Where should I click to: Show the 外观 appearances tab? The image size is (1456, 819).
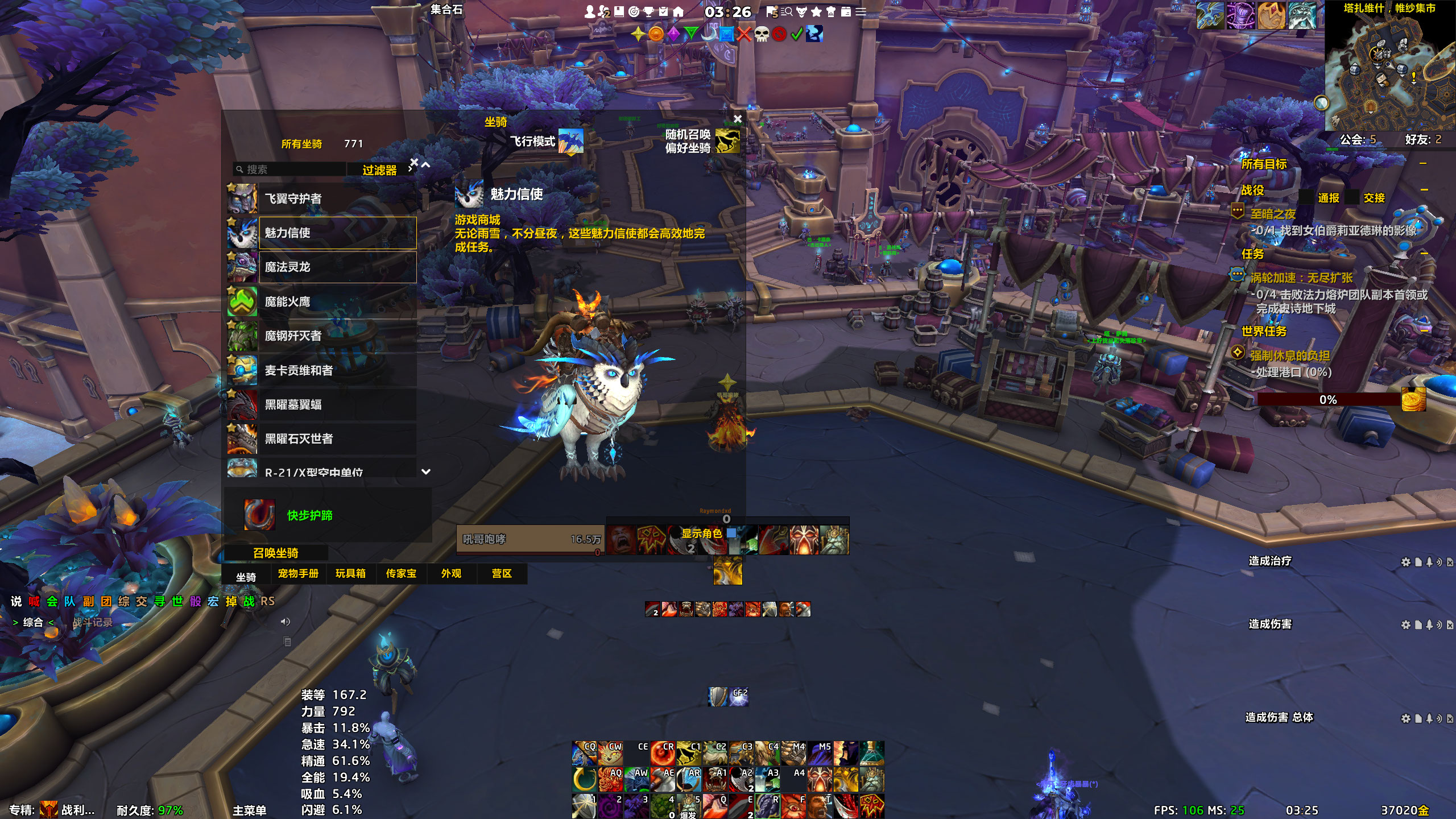[x=452, y=573]
